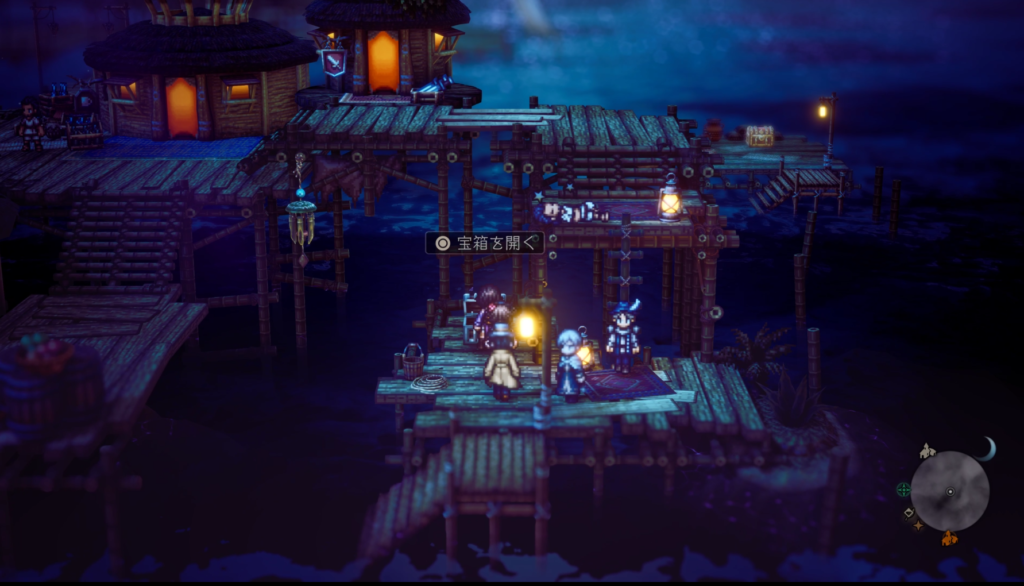
Task: Select the green crosshair marker beside the minimap
Action: point(904,489)
